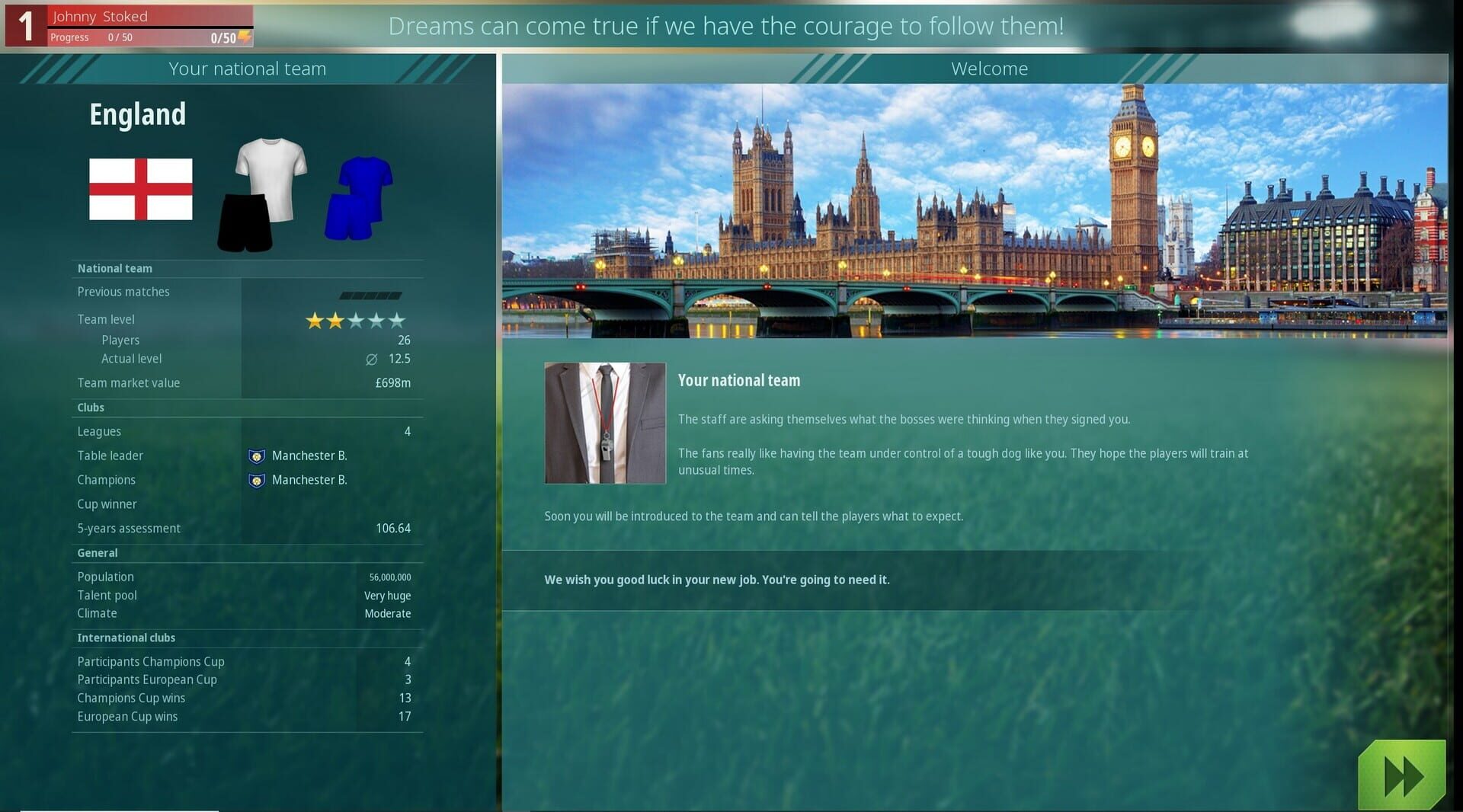Expand the National team section header
The height and width of the screenshot is (812, 1463).
click(x=115, y=268)
